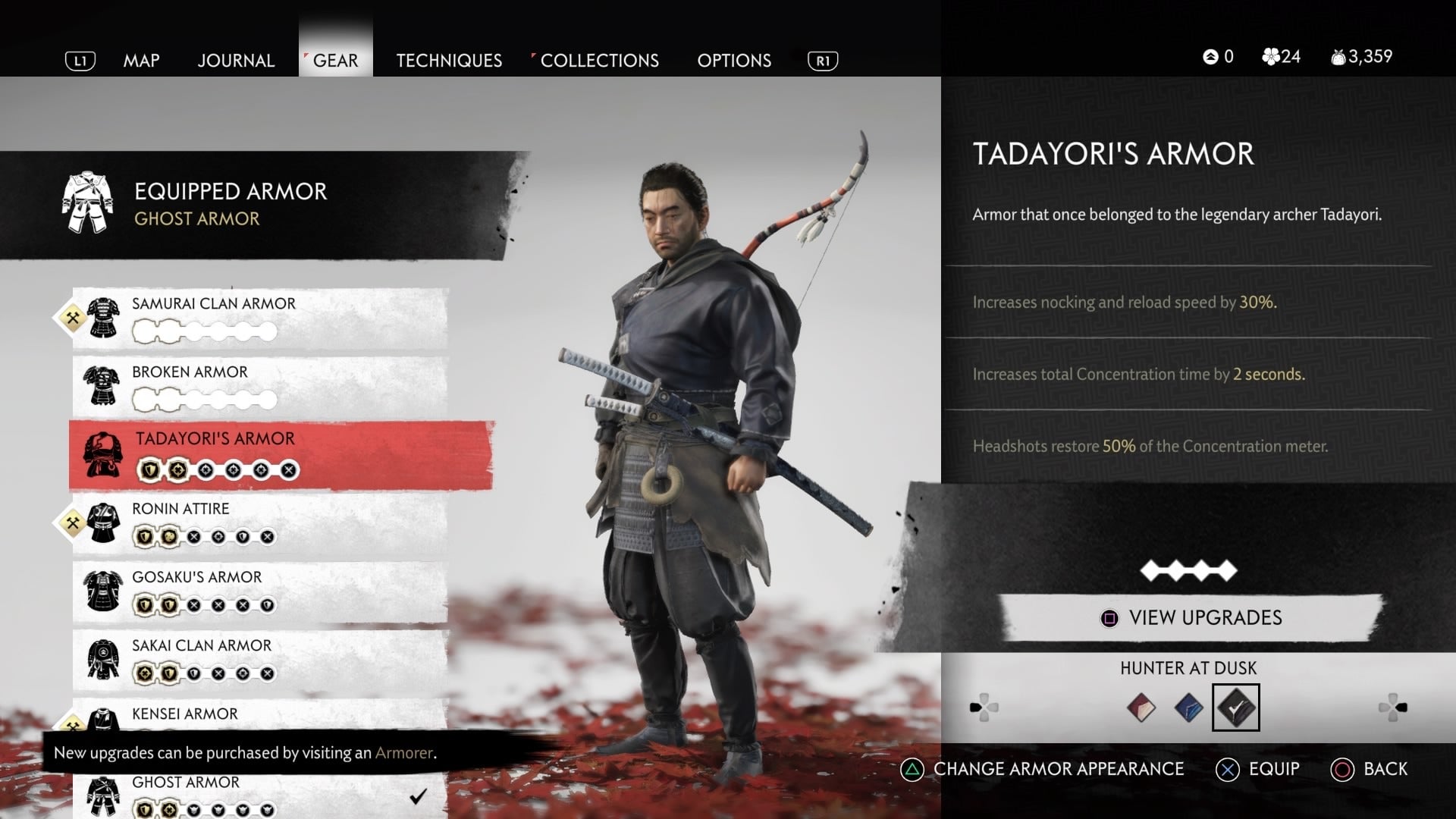Select the middle blue dye swatch
This screenshot has height=819, width=1456.
pos(1188,707)
